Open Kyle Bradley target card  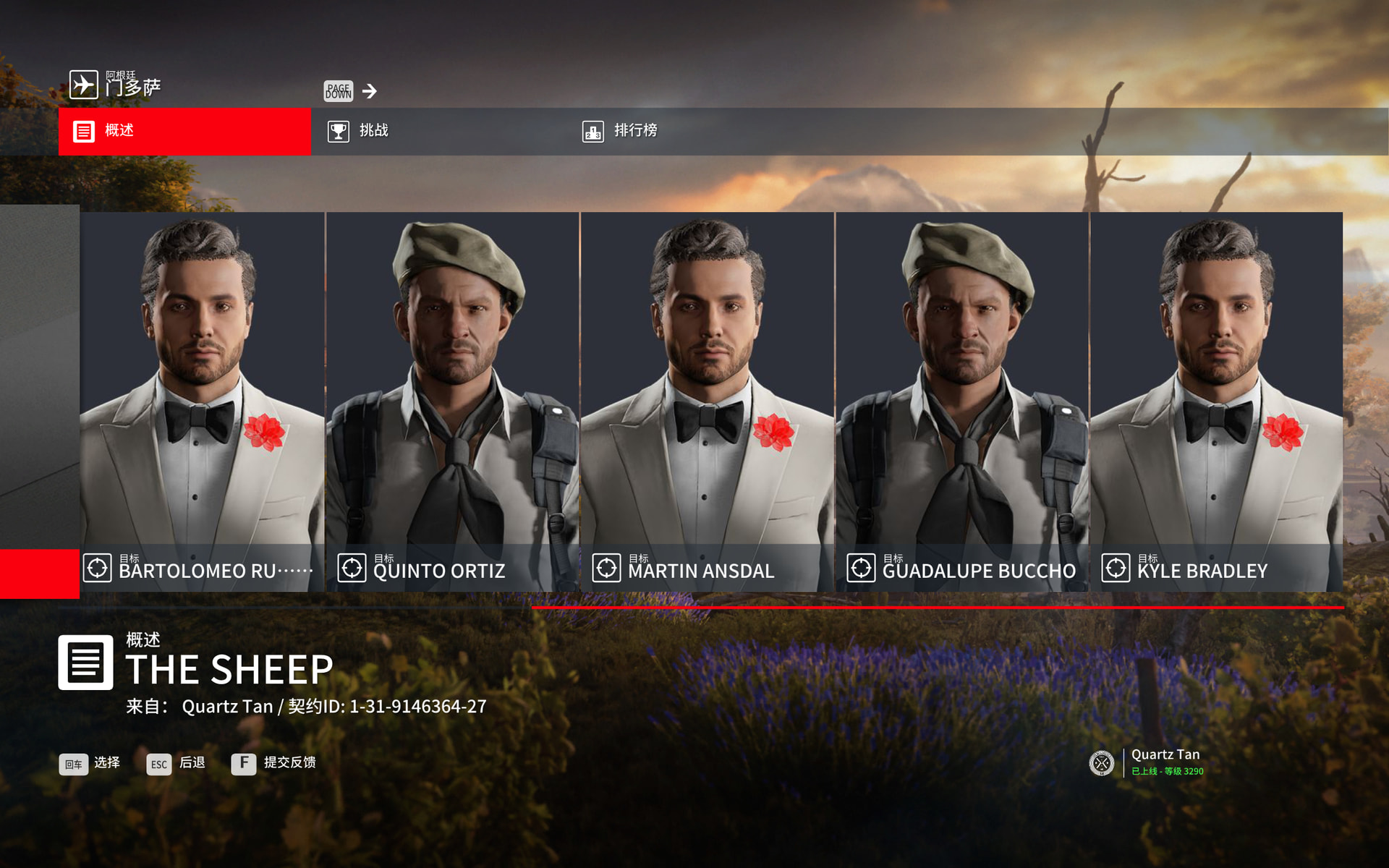1216,401
